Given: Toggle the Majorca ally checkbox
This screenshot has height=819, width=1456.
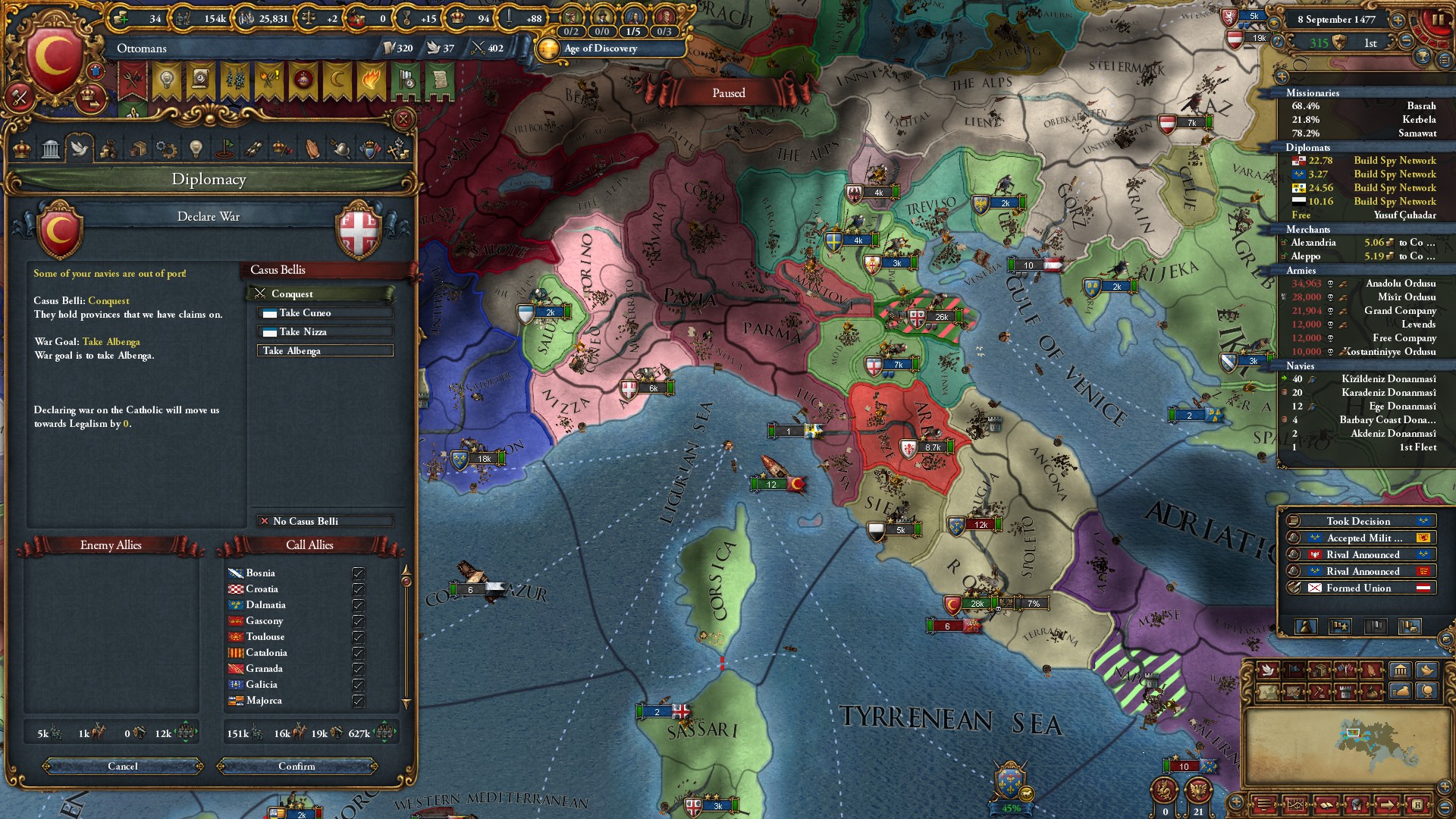Looking at the screenshot, I should (358, 701).
